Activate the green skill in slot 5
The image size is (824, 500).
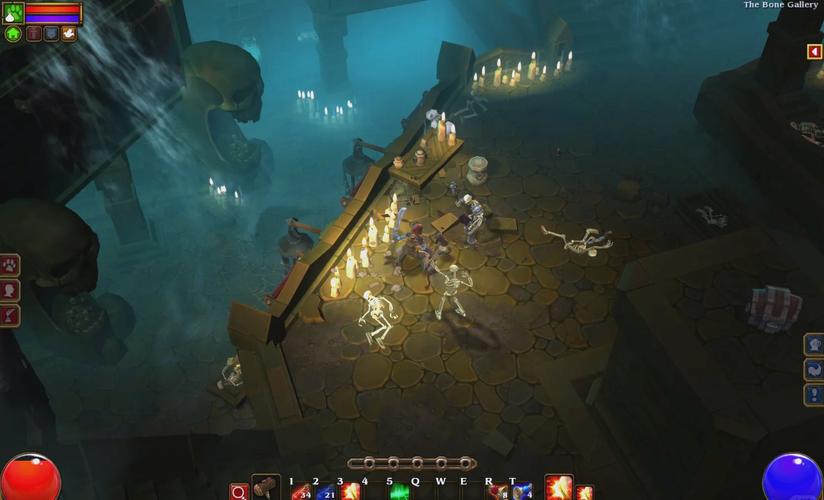399,491
